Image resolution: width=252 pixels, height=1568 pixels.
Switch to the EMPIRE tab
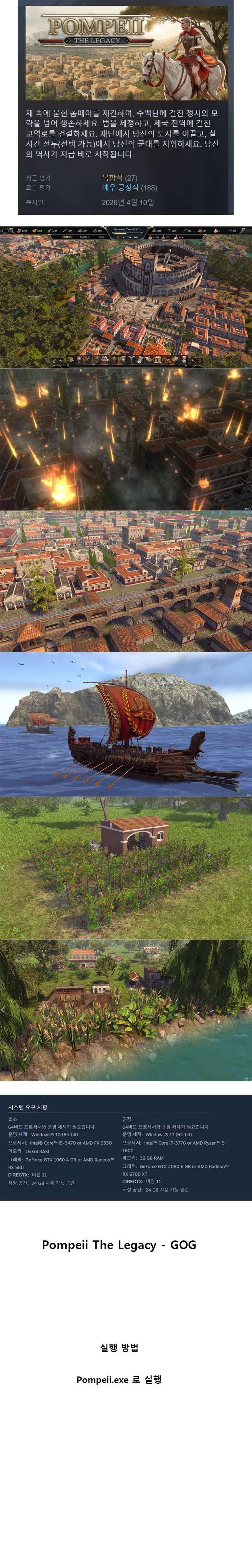click(85, 237)
